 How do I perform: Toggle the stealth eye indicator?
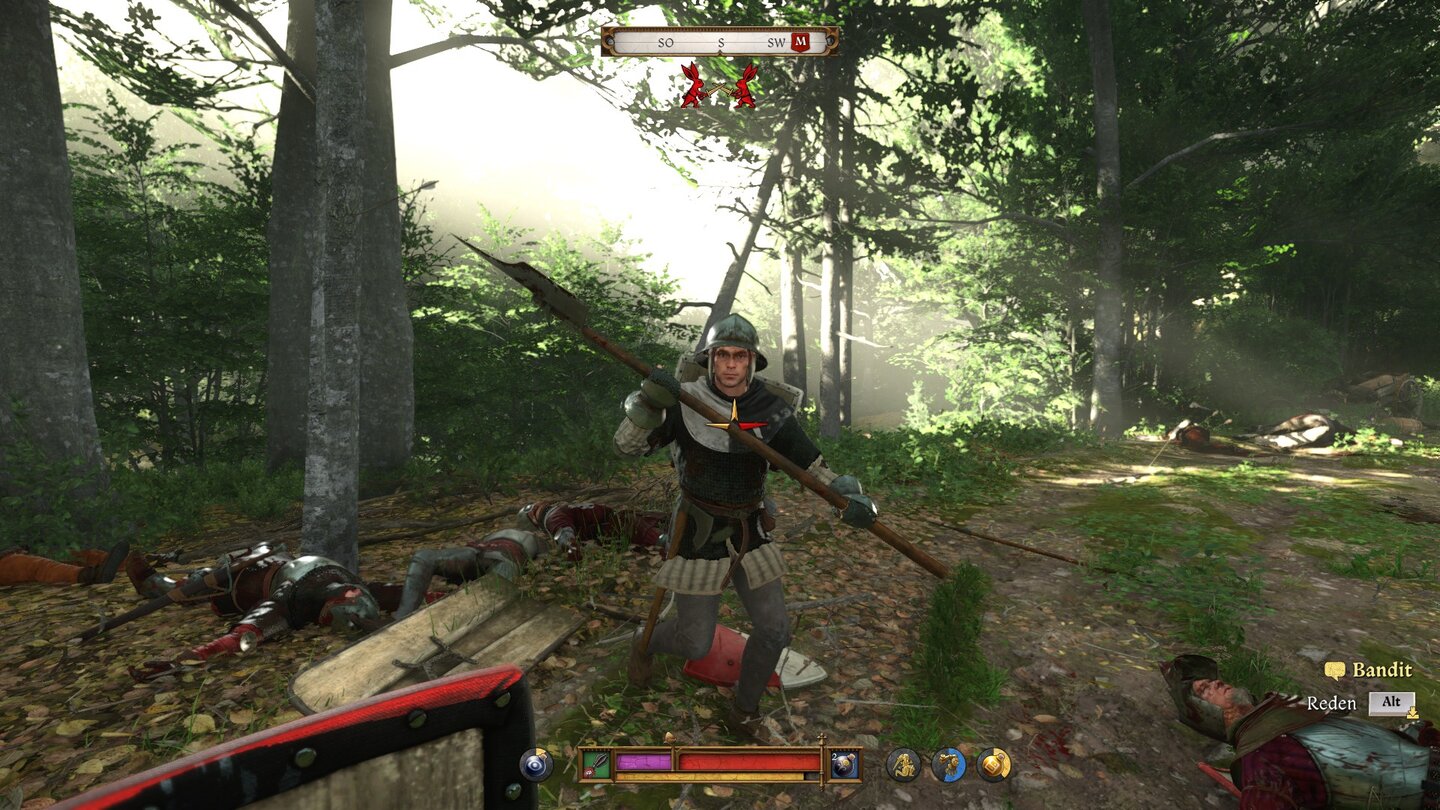pos(535,765)
